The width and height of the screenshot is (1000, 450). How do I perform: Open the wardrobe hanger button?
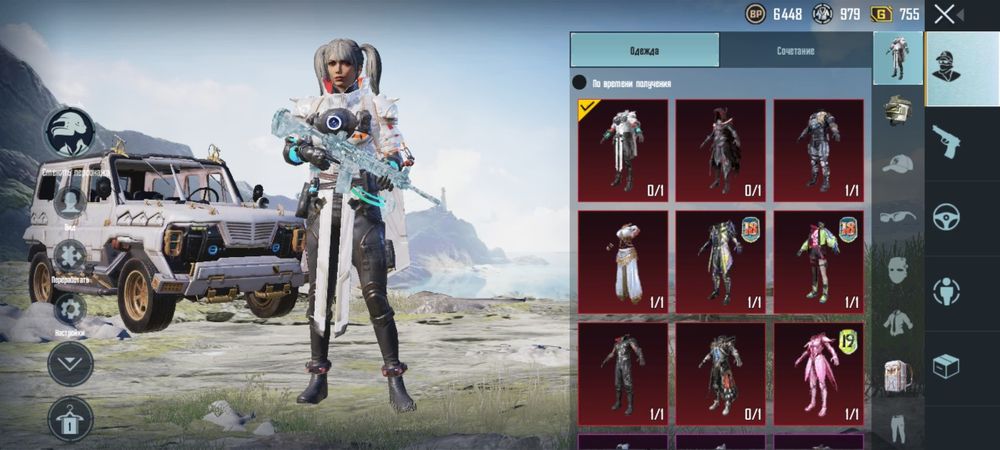[70, 418]
